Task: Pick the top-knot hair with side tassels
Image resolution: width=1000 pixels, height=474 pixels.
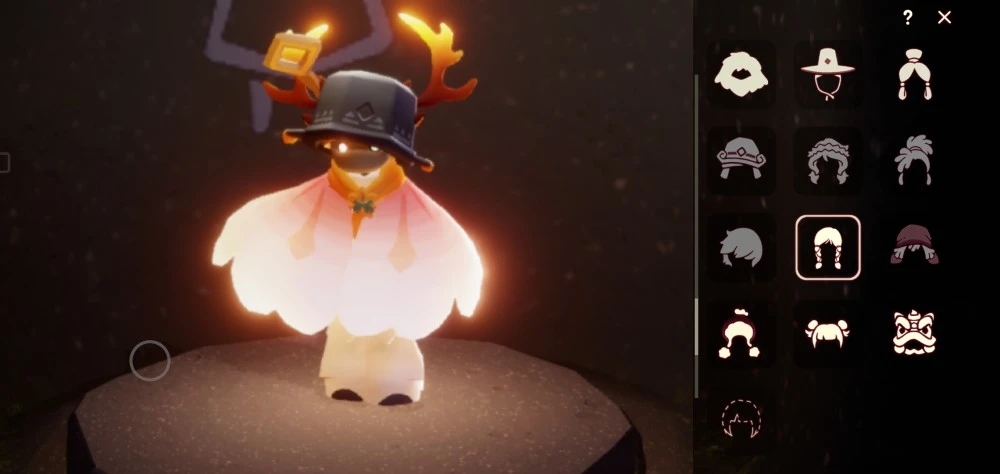Action: 914,74
